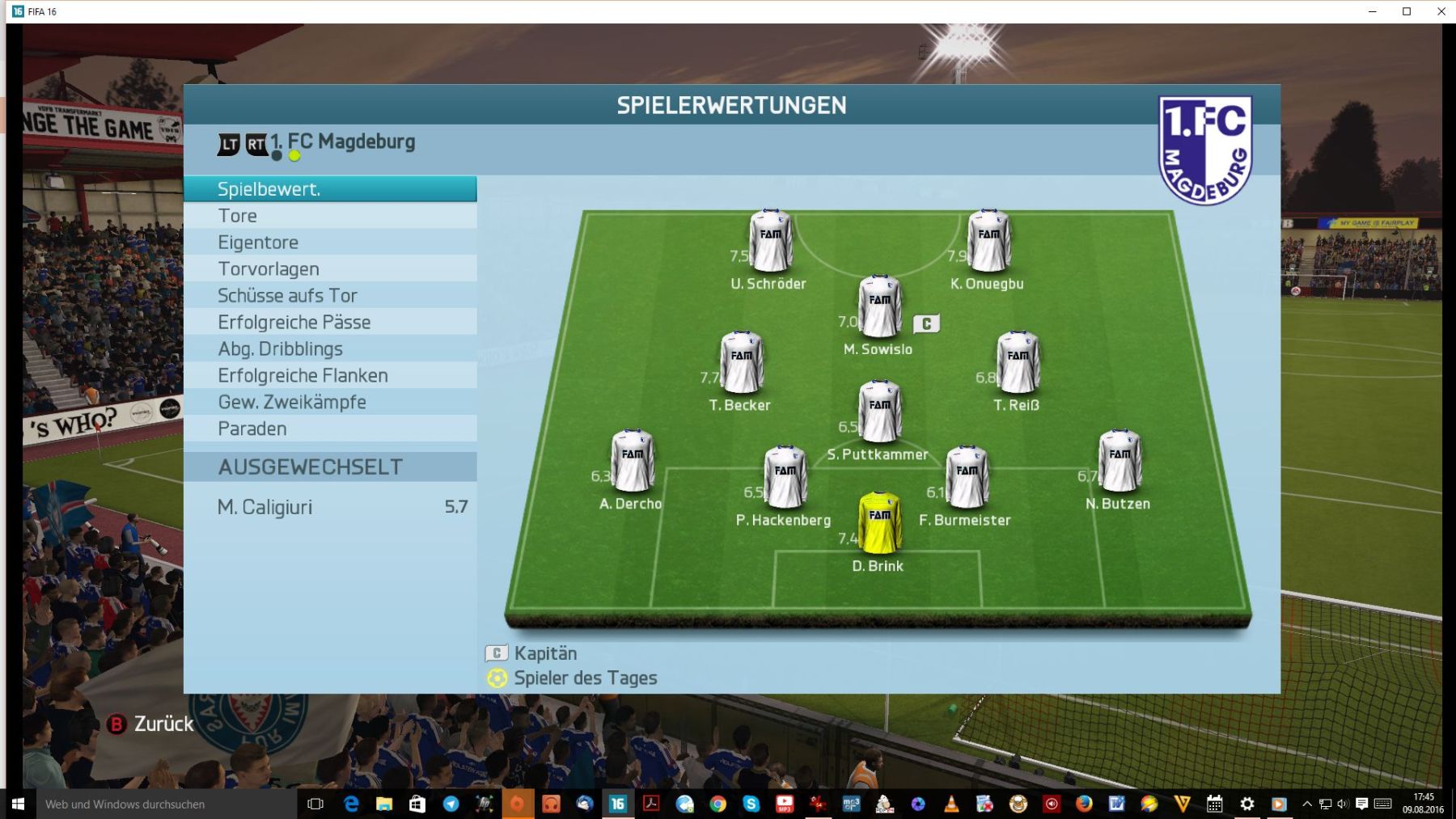Image resolution: width=1456 pixels, height=819 pixels.
Task: Choose the Tore stat entry
Action: click(x=329, y=216)
